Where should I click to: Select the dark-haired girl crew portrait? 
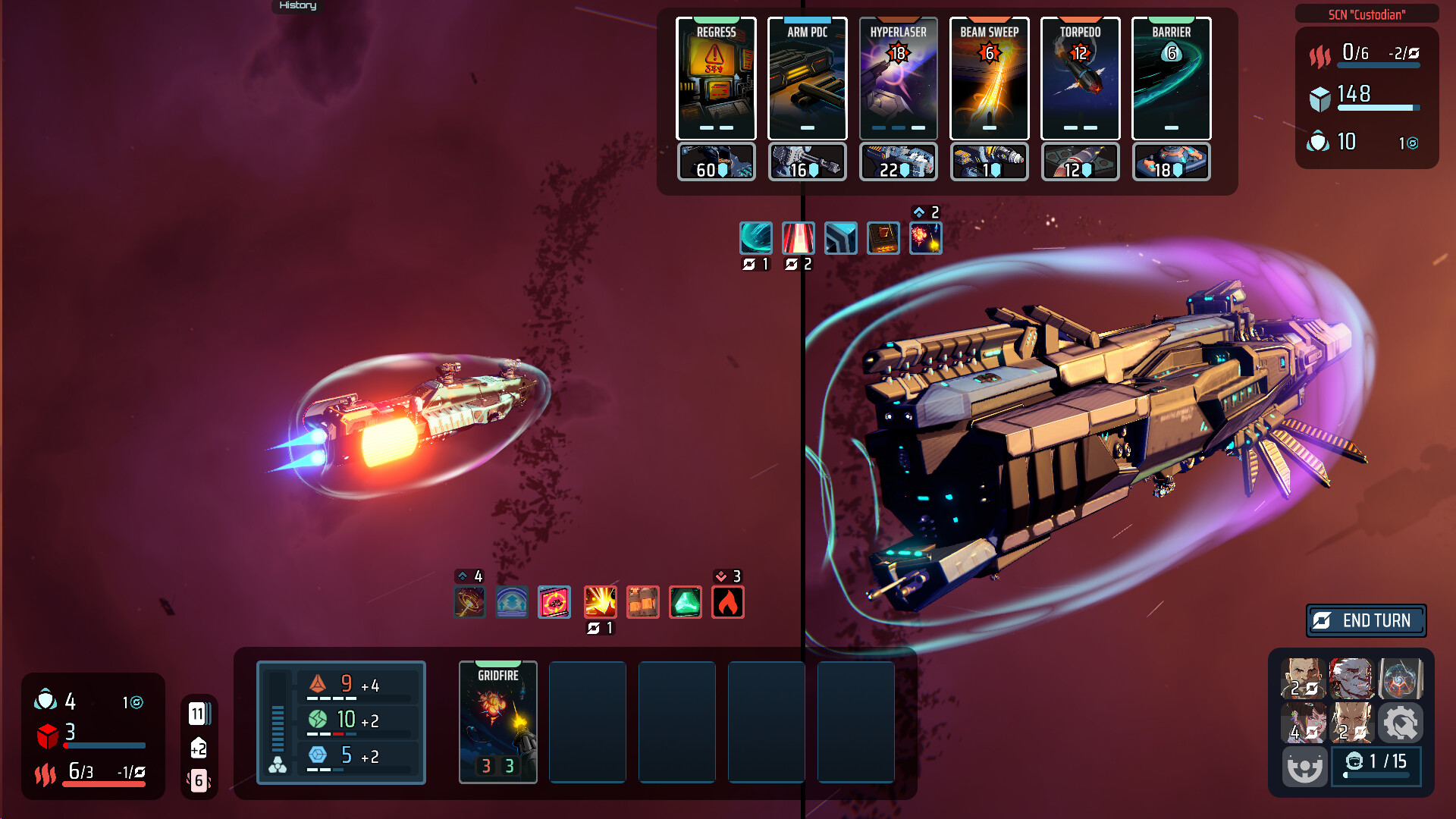coord(1304,723)
